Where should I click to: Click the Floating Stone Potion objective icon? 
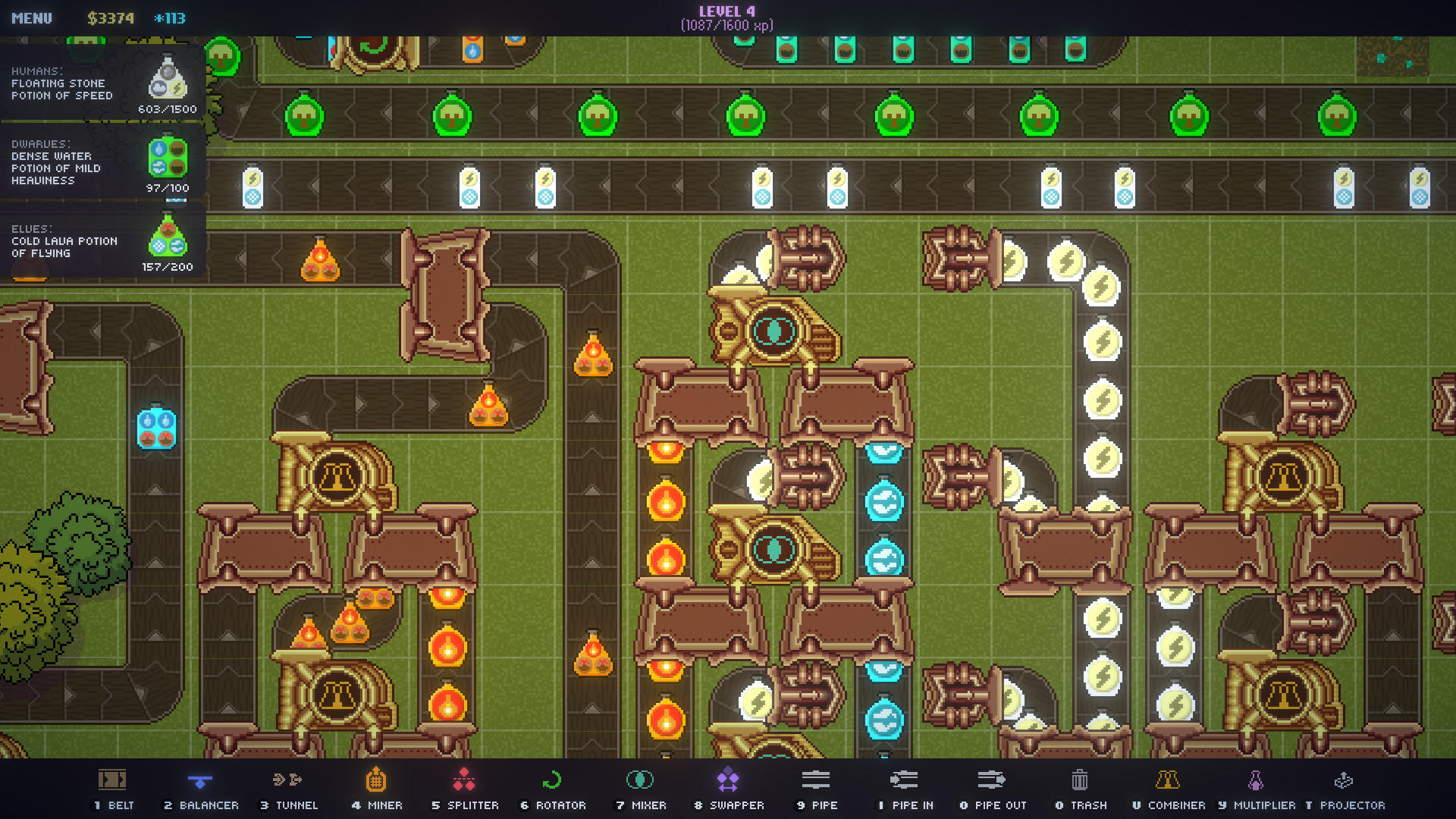(168, 79)
